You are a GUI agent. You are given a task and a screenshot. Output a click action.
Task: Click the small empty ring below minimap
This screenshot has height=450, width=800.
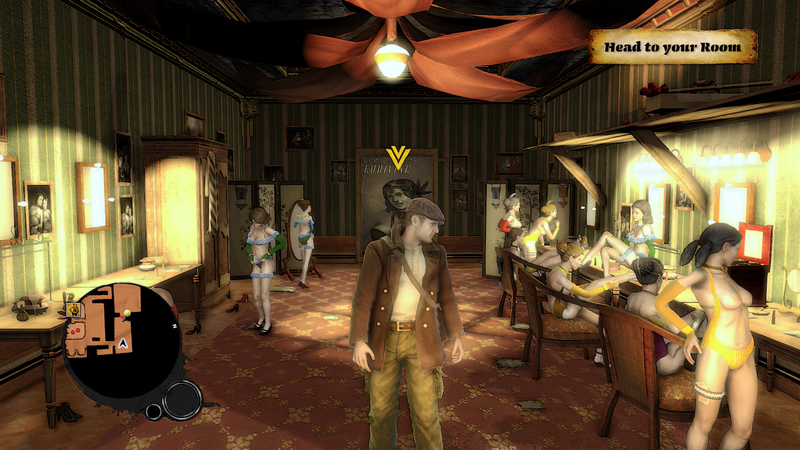coord(154,411)
